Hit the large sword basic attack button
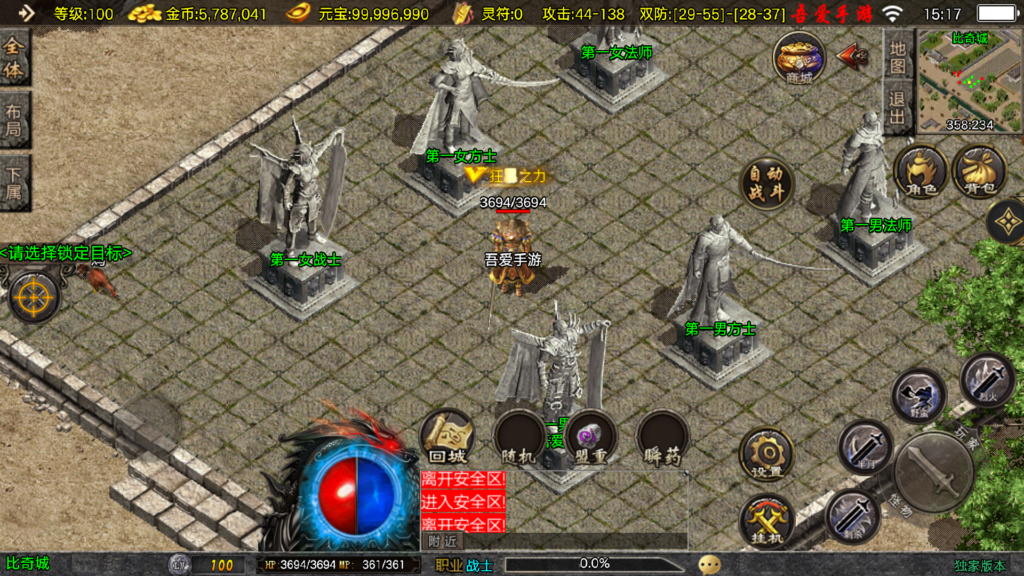1024x576 pixels. click(x=934, y=471)
